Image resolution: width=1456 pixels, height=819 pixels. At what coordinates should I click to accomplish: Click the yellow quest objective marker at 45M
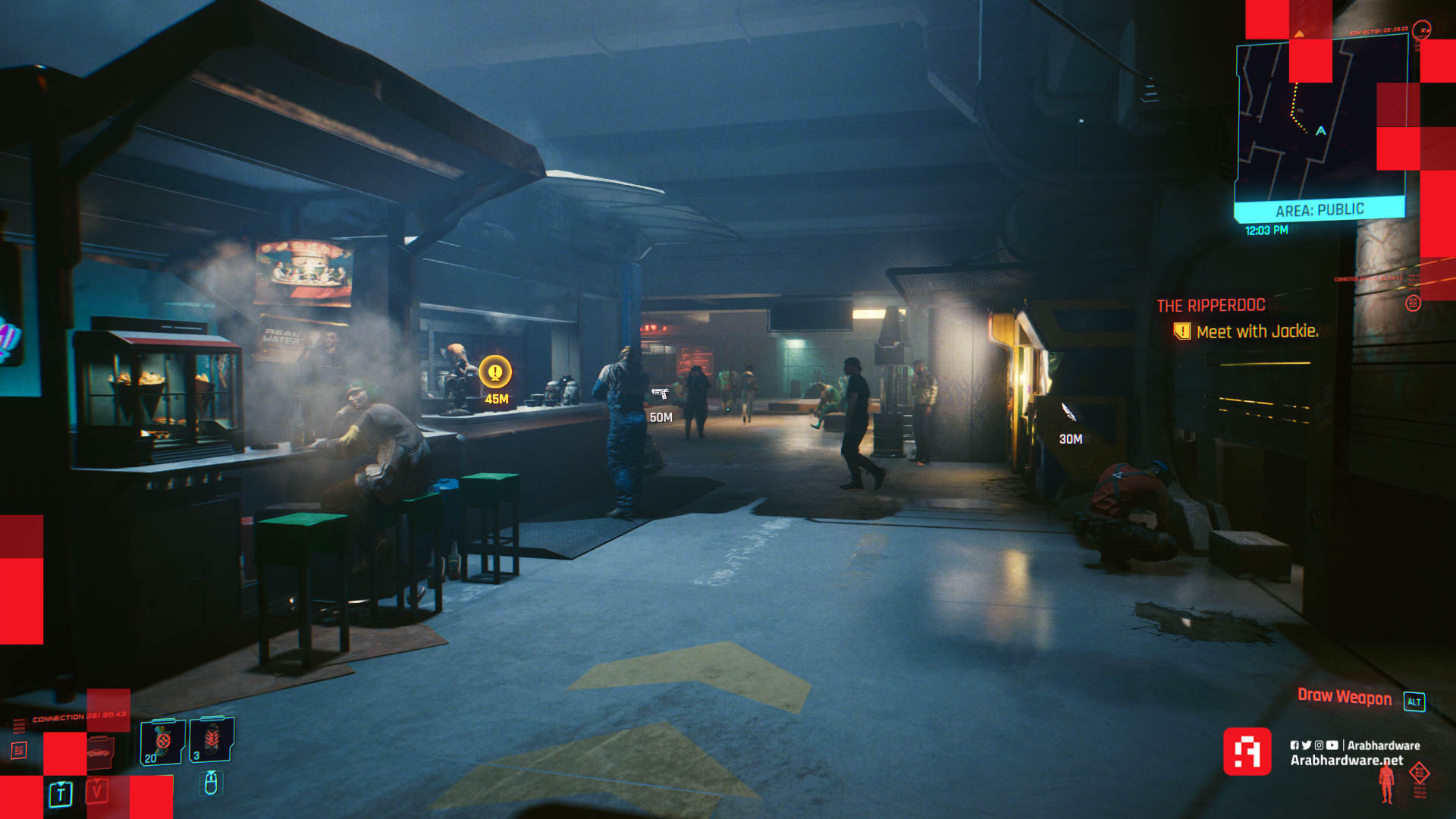tap(495, 372)
